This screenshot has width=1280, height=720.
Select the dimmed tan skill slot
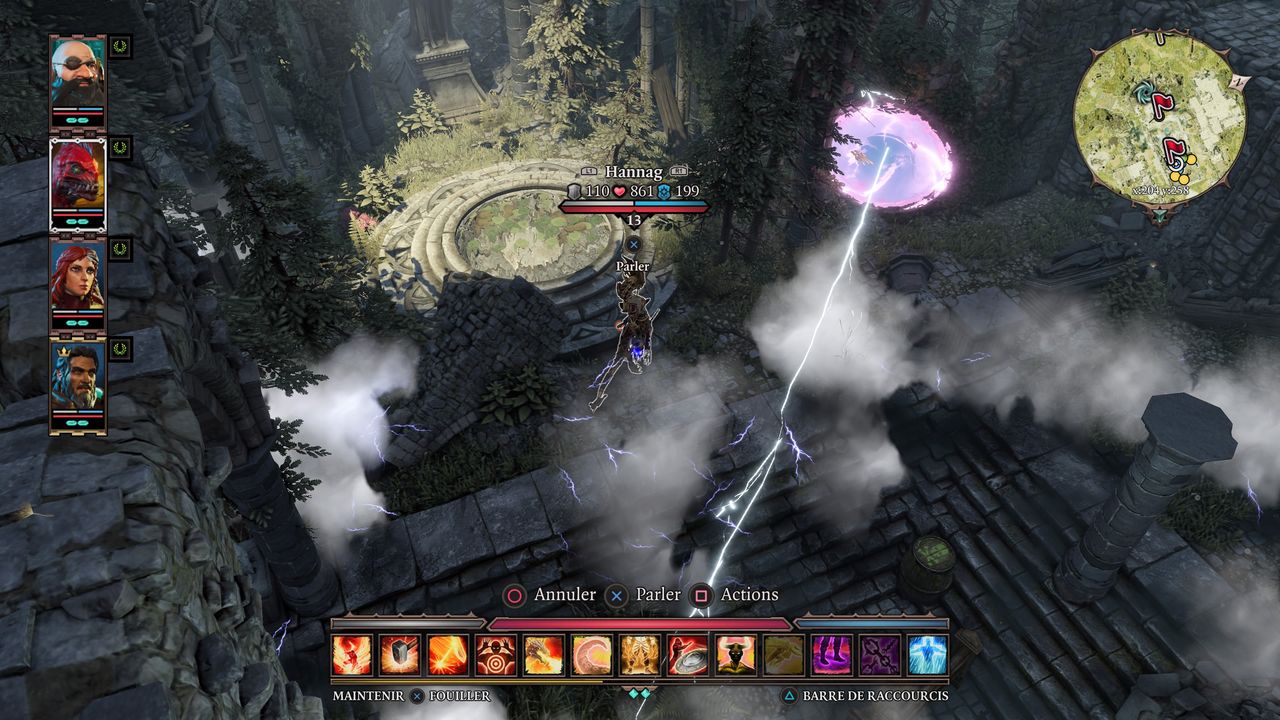pyautogui.click(x=784, y=655)
